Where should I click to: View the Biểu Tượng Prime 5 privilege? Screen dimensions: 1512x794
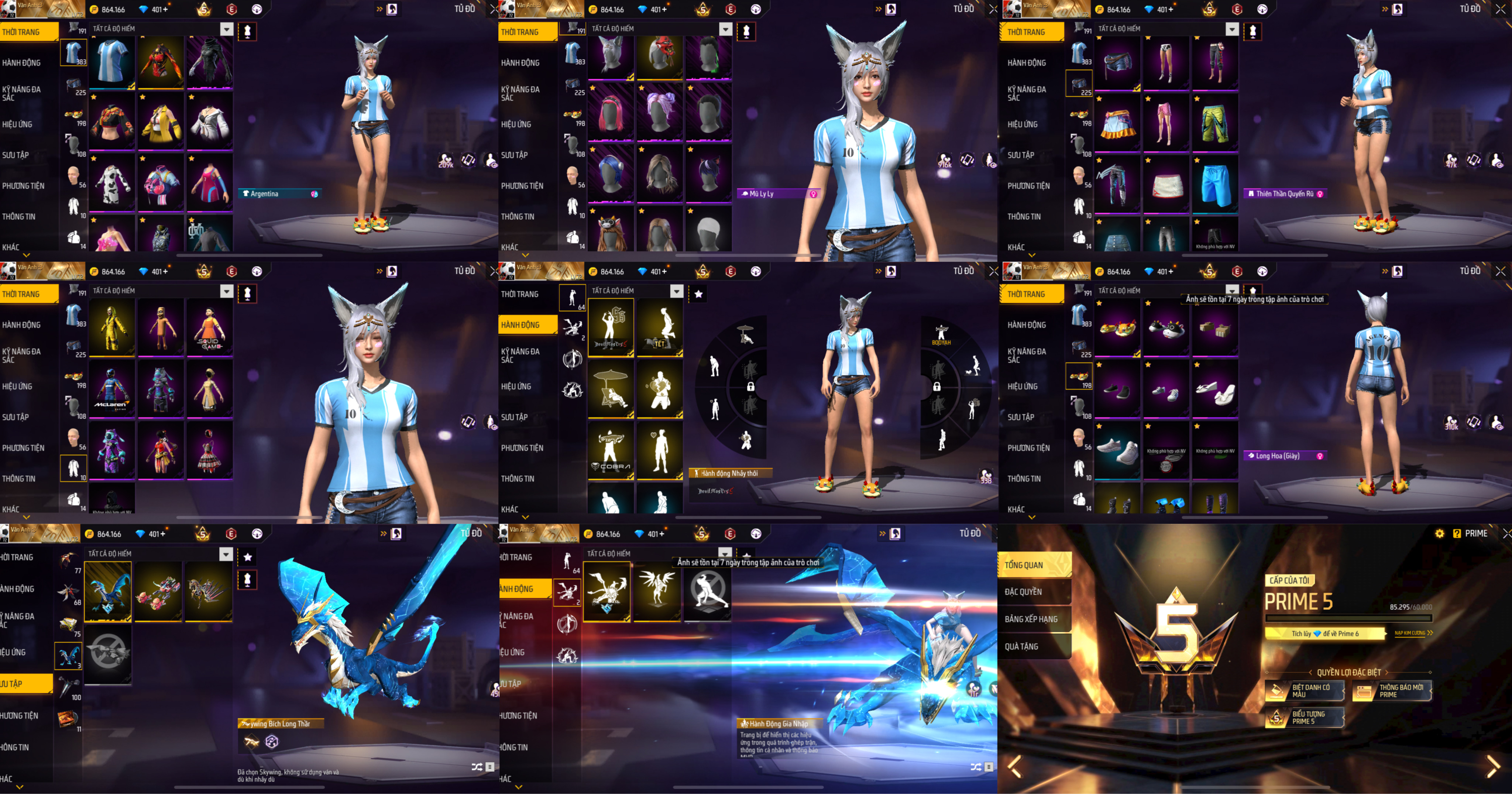[1304, 718]
